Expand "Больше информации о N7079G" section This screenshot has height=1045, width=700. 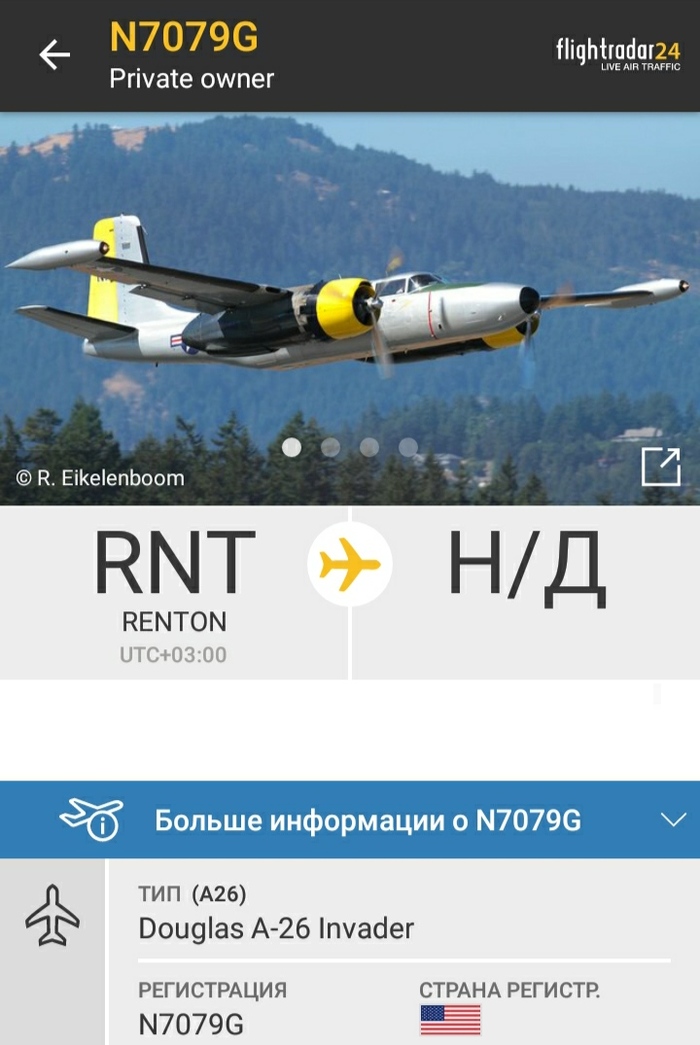(x=350, y=820)
